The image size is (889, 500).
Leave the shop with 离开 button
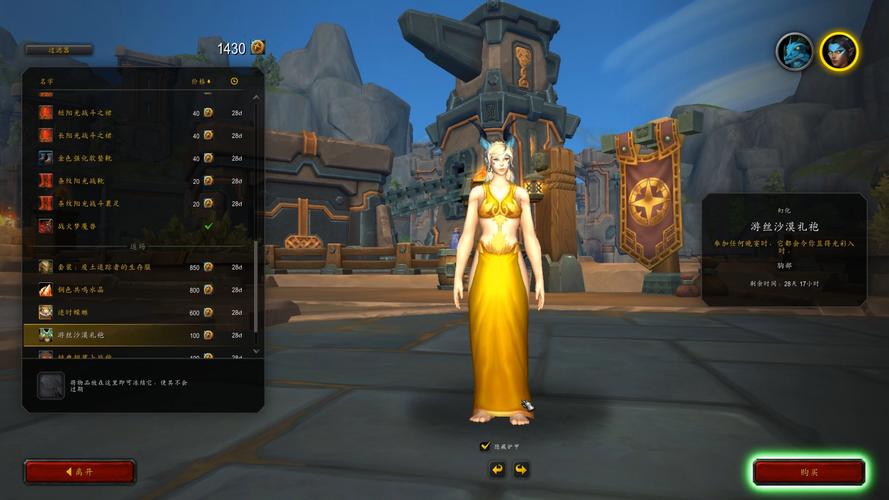point(79,472)
